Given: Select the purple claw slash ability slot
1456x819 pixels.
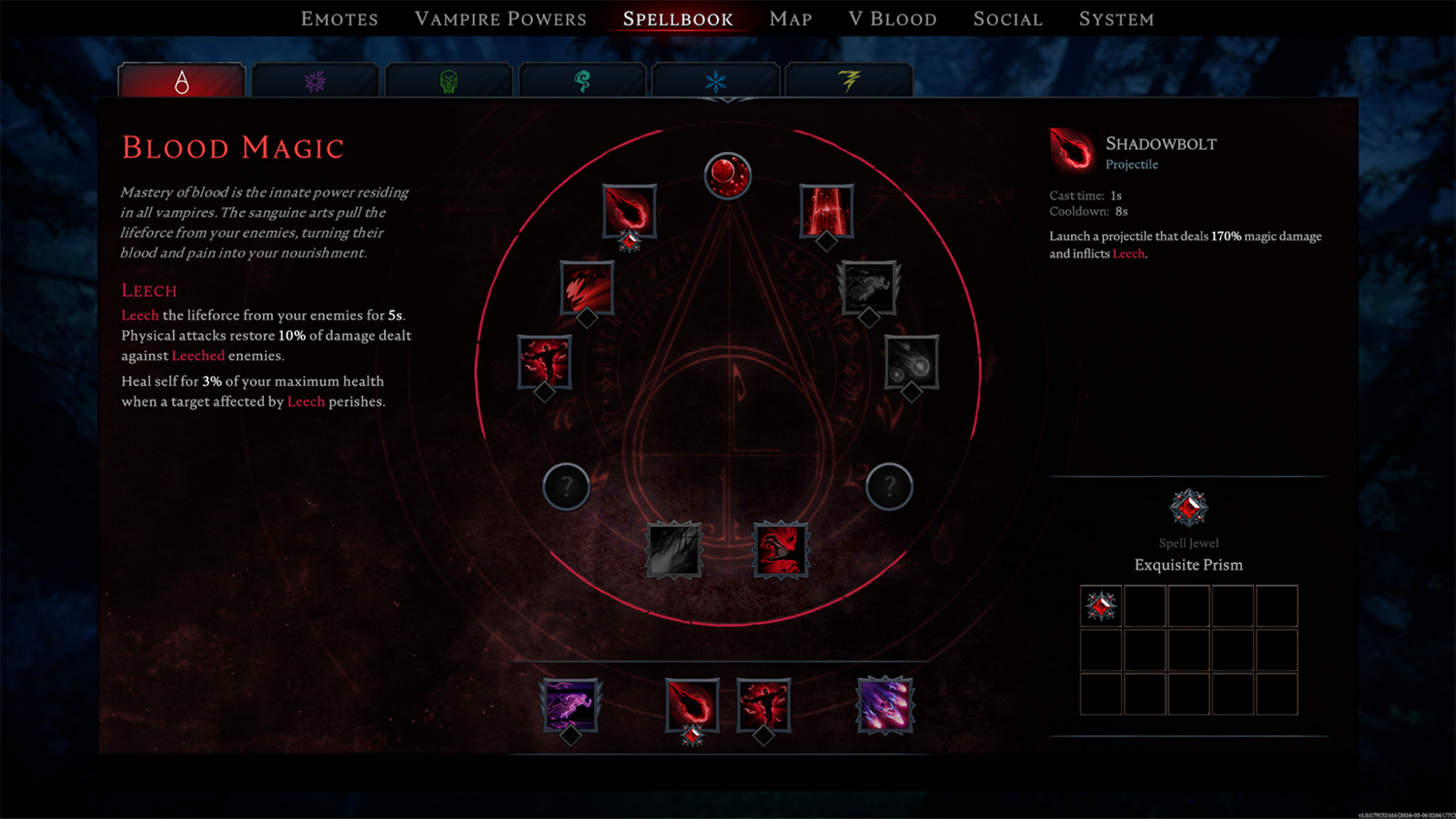Looking at the screenshot, I should (x=884, y=704).
